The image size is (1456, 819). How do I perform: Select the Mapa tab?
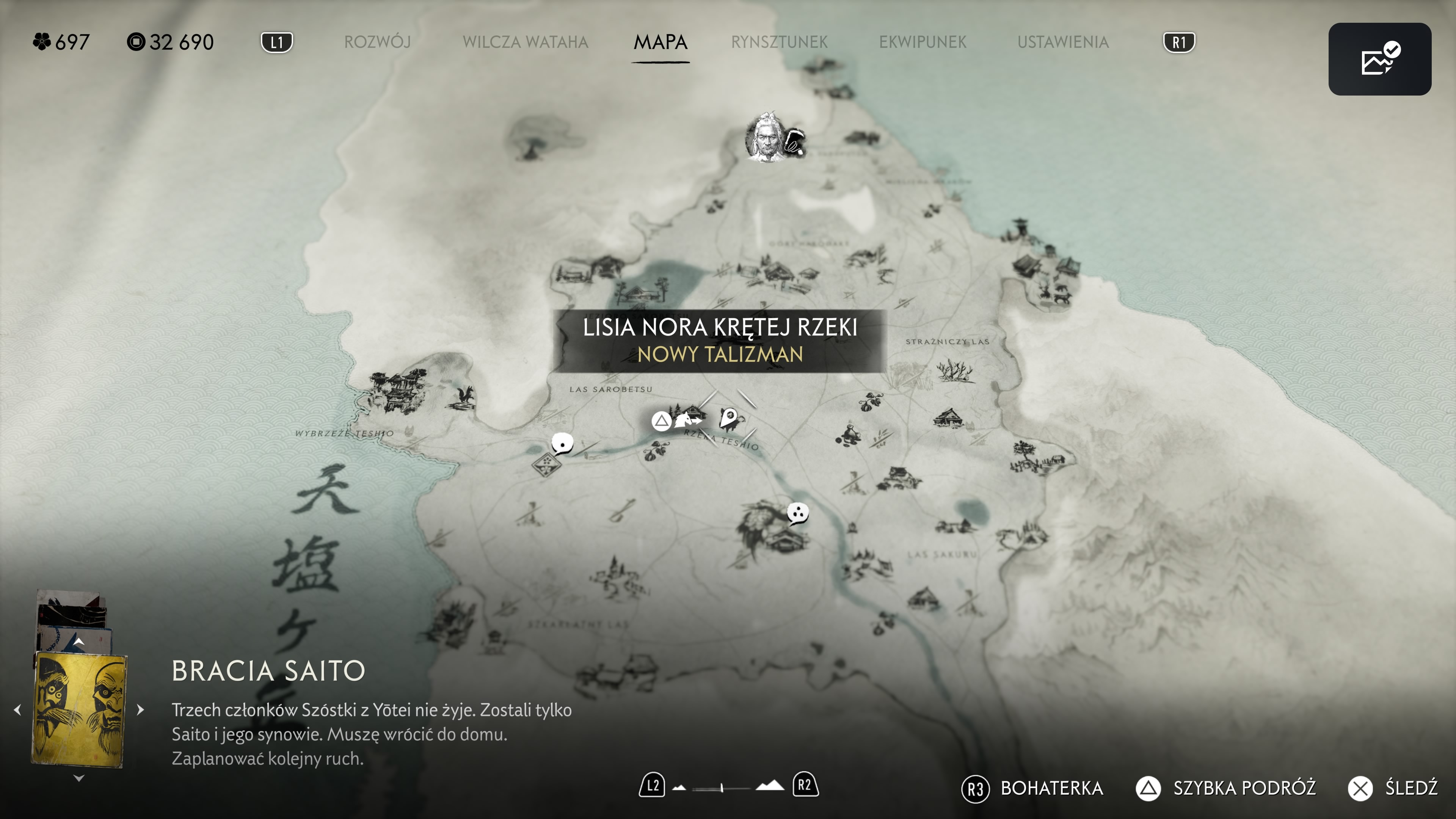point(660,42)
